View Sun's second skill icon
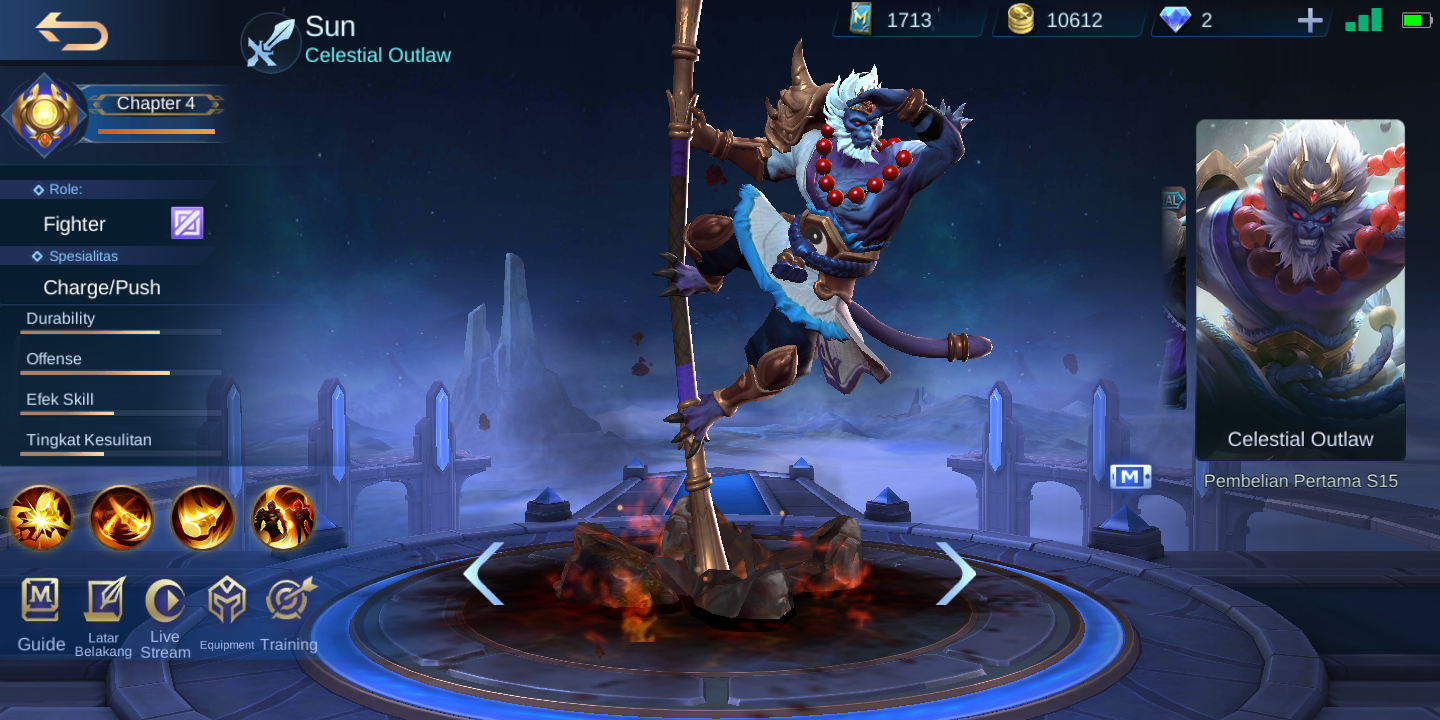 121,518
